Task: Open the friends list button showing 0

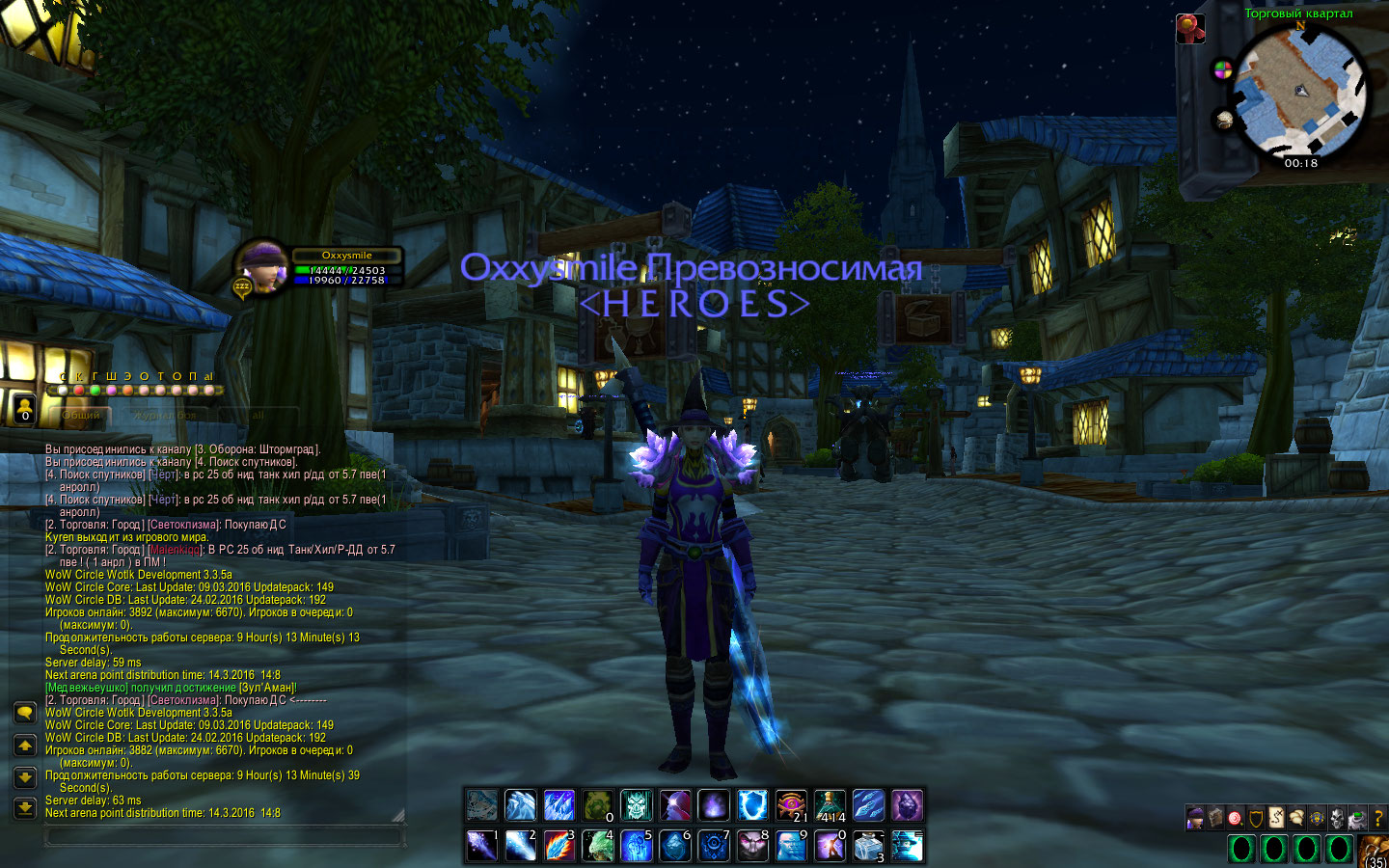Action: pyautogui.click(x=25, y=408)
